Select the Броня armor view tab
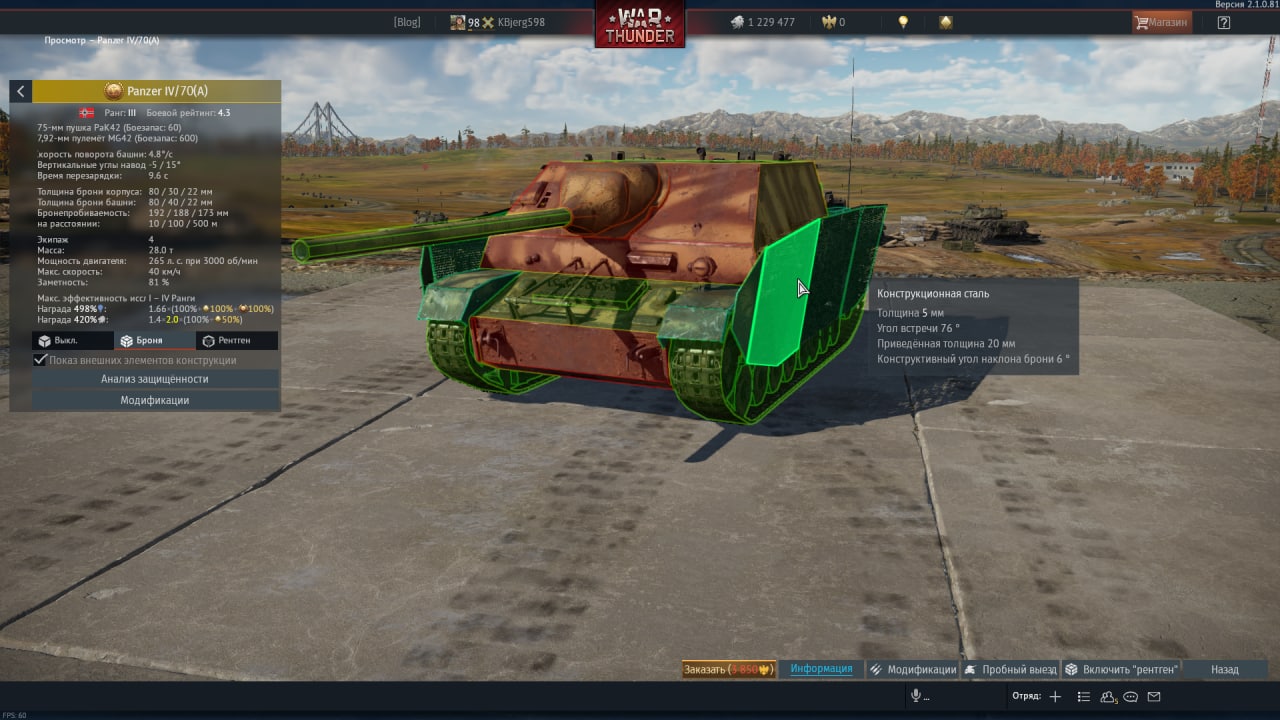Screen dimensions: 1280x720 [141, 341]
